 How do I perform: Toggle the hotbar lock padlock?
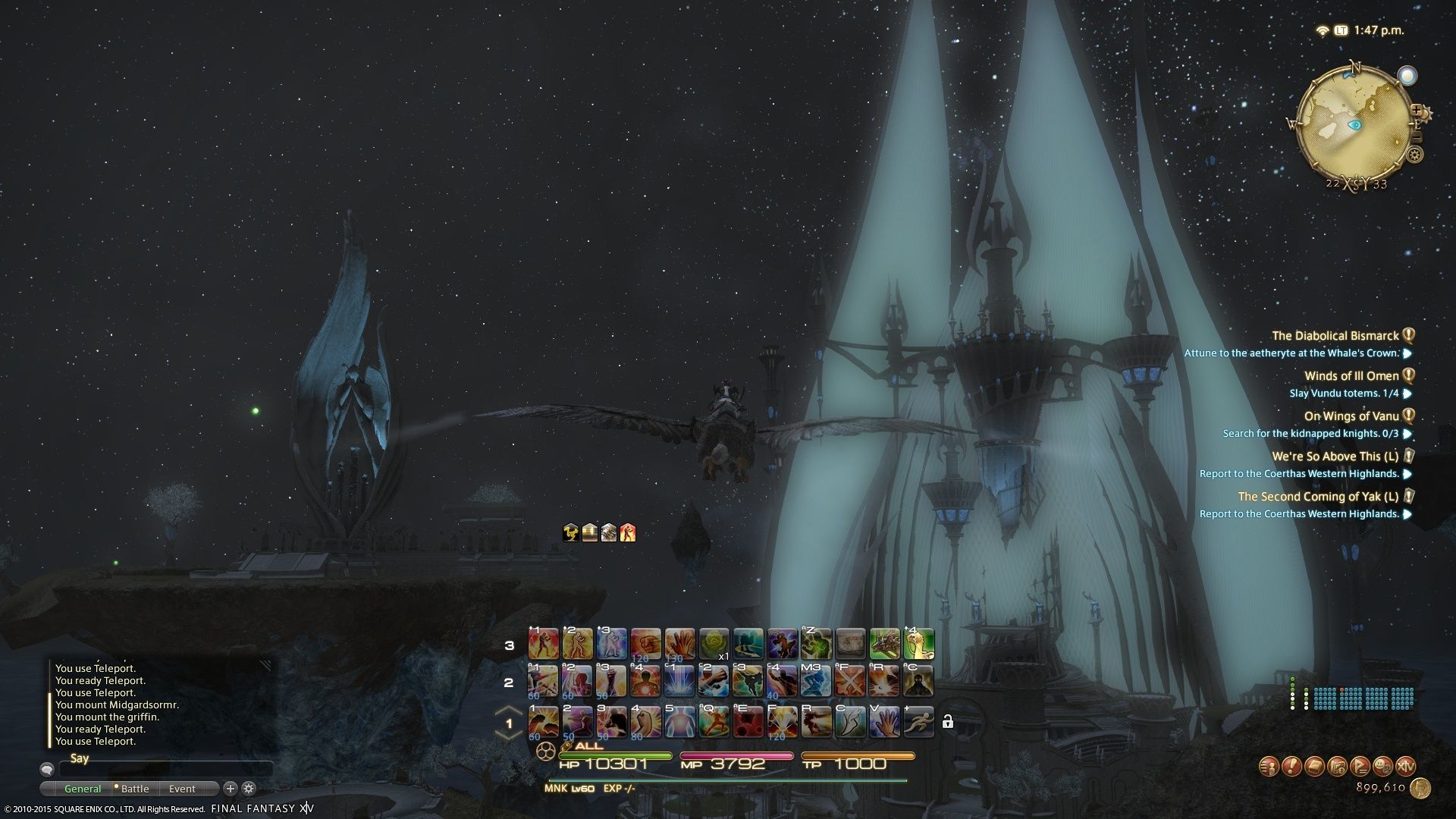947,722
